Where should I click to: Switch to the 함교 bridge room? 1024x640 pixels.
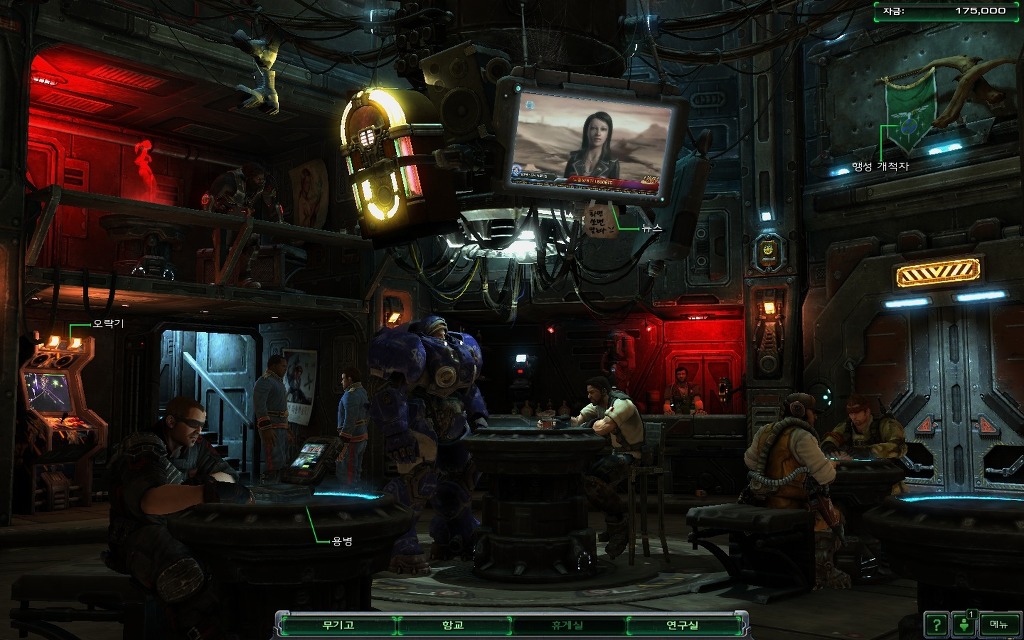[453, 625]
